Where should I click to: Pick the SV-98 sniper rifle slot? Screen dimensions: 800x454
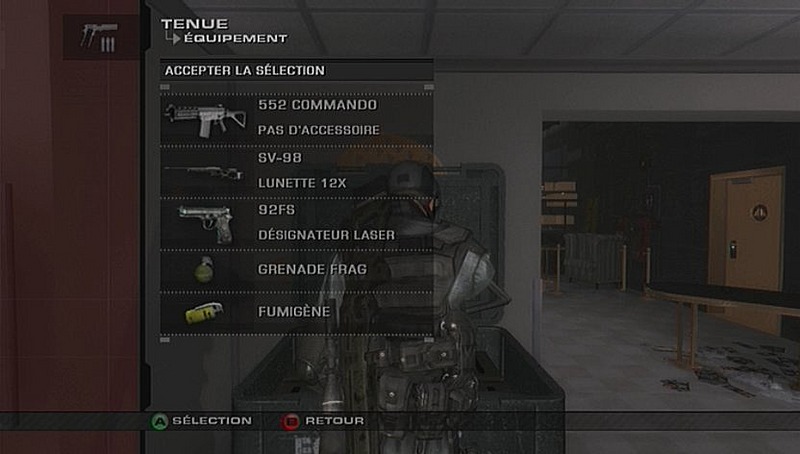296,172
